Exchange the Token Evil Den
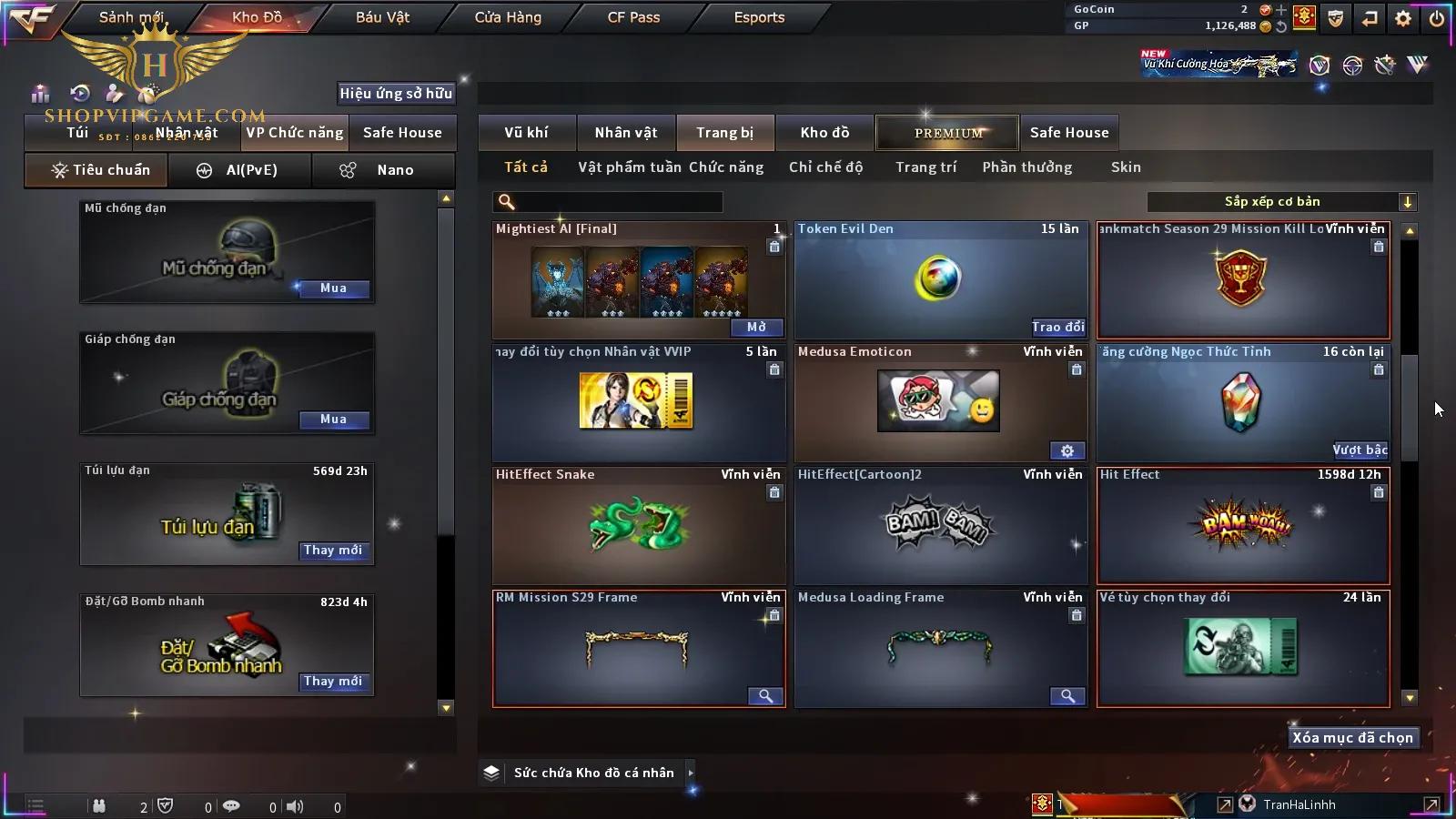1456x819 pixels. coord(1057,328)
